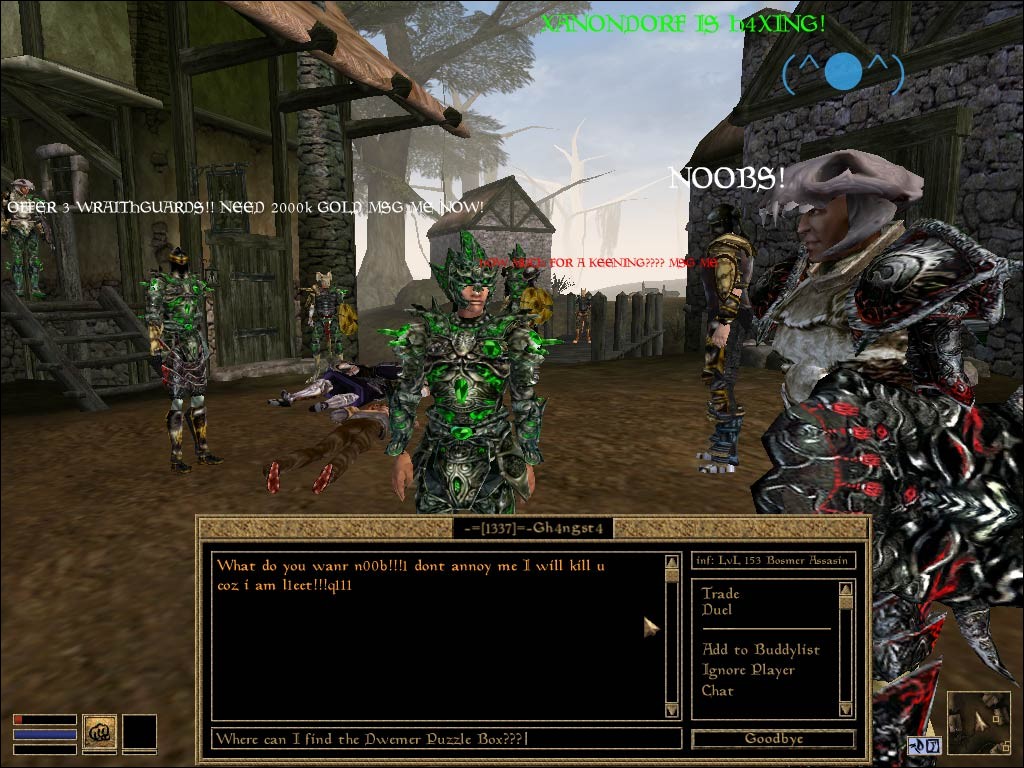The height and width of the screenshot is (768, 1024).
Task: Click the Gh4ngst4 dialogue title bar
Action: 532,527
